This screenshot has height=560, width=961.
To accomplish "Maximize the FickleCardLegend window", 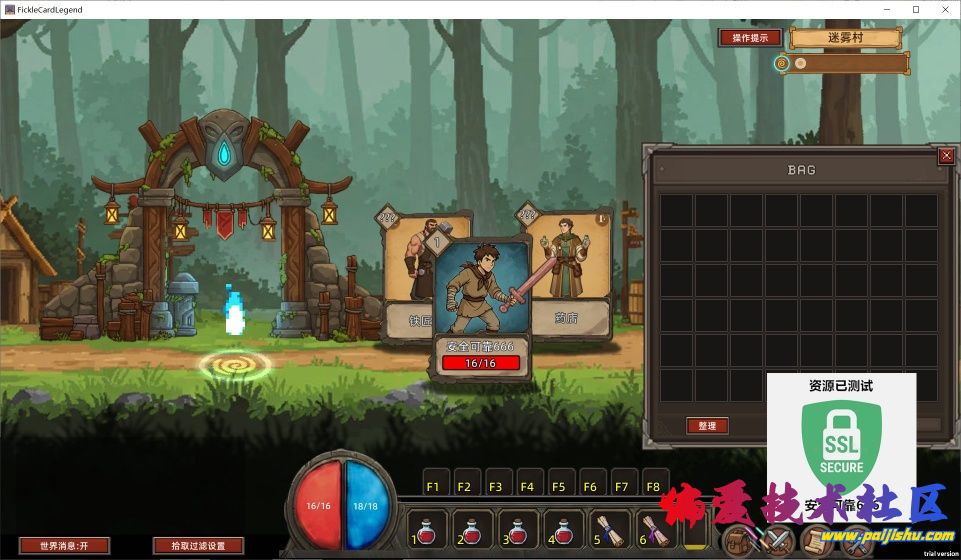I will click(916, 9).
